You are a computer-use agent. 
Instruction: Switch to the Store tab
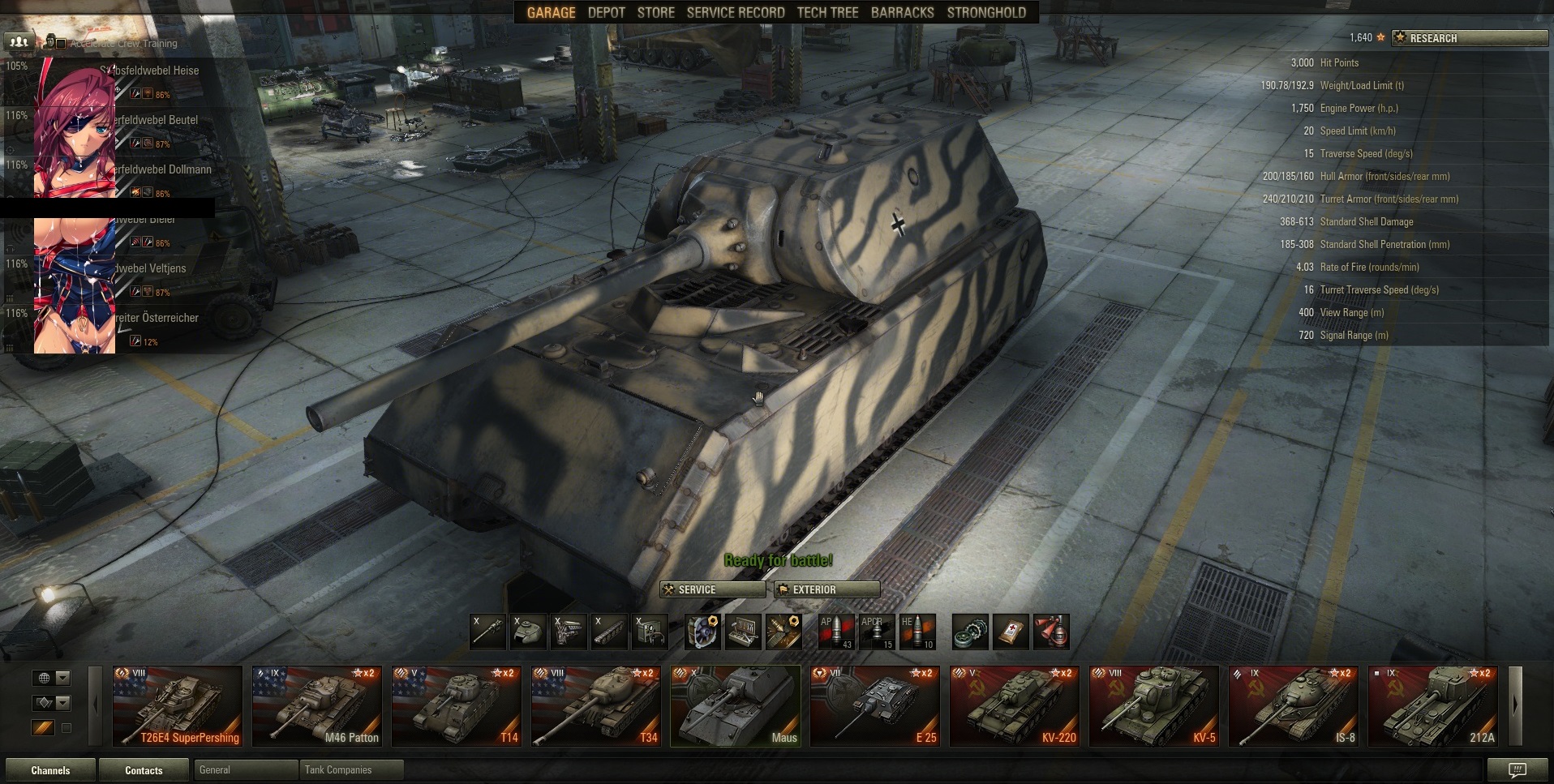coord(655,12)
